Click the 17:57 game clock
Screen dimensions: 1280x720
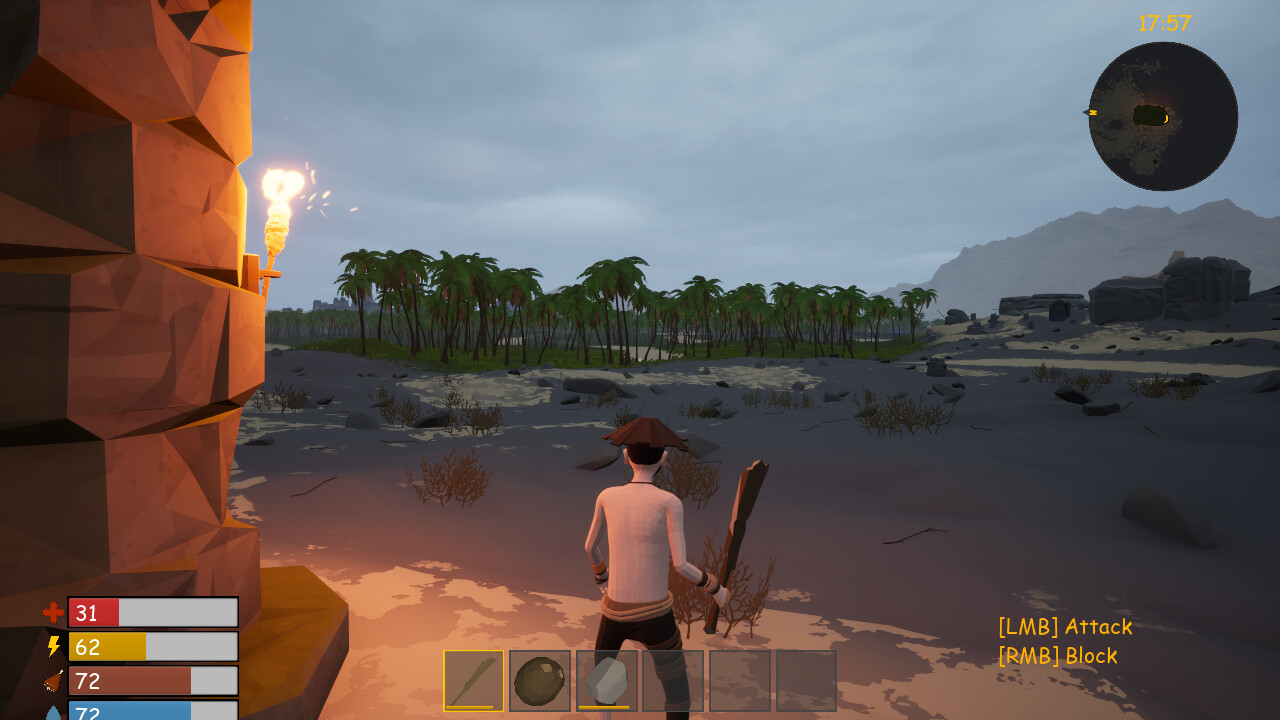click(x=1163, y=23)
